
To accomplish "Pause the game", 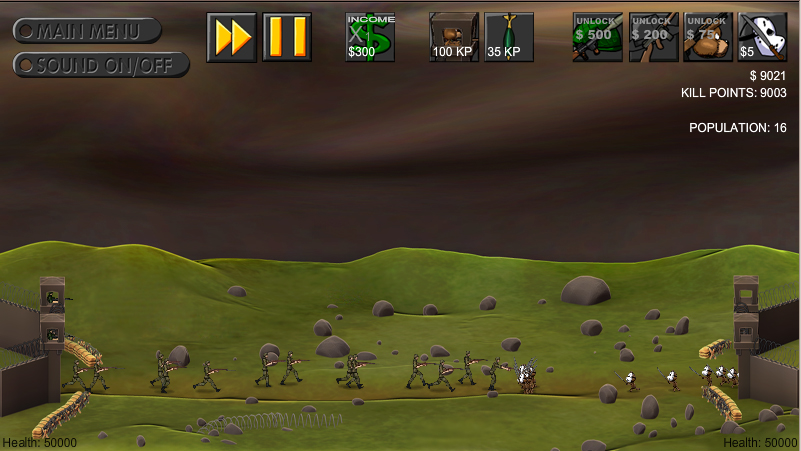I will (287, 37).
